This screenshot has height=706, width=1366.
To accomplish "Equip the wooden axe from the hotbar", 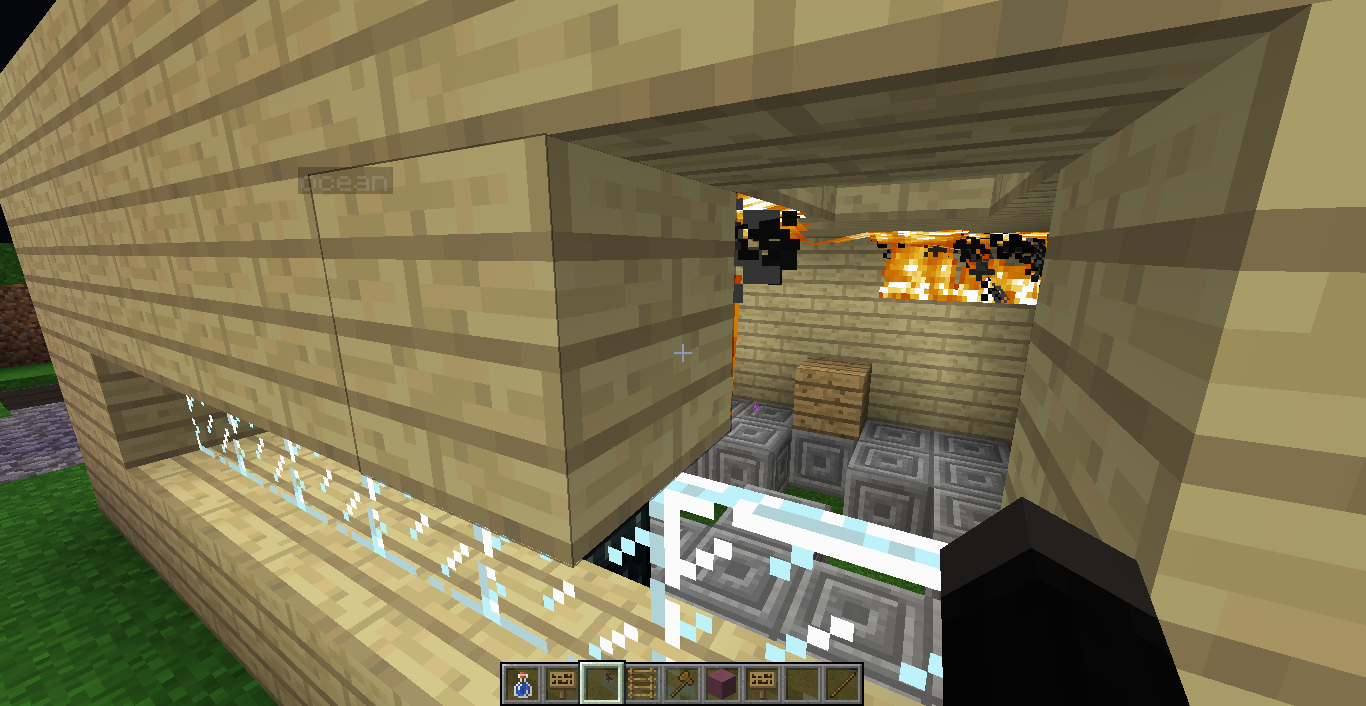I will tap(682, 683).
